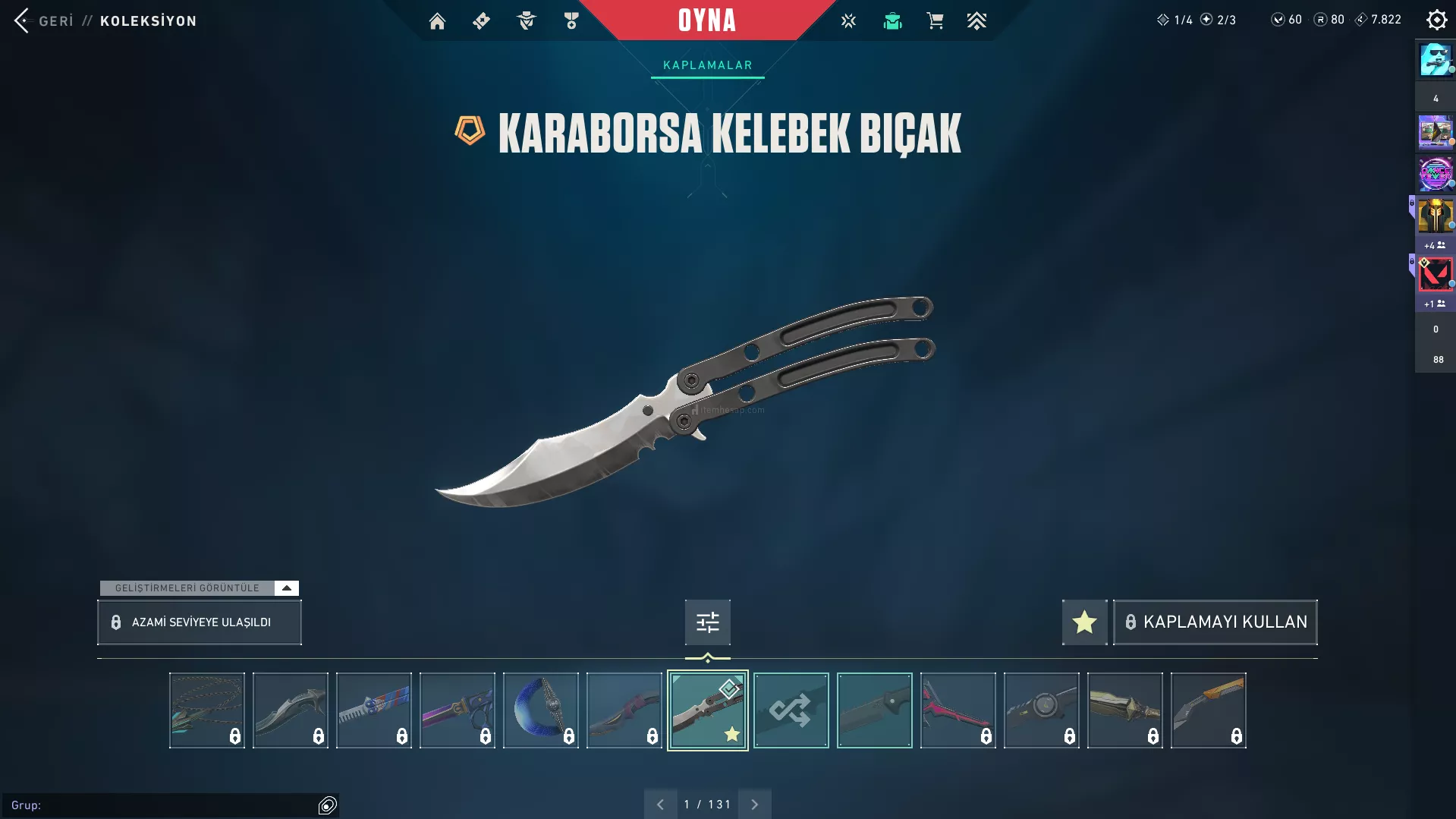Open the store shopping cart icon

point(935,21)
